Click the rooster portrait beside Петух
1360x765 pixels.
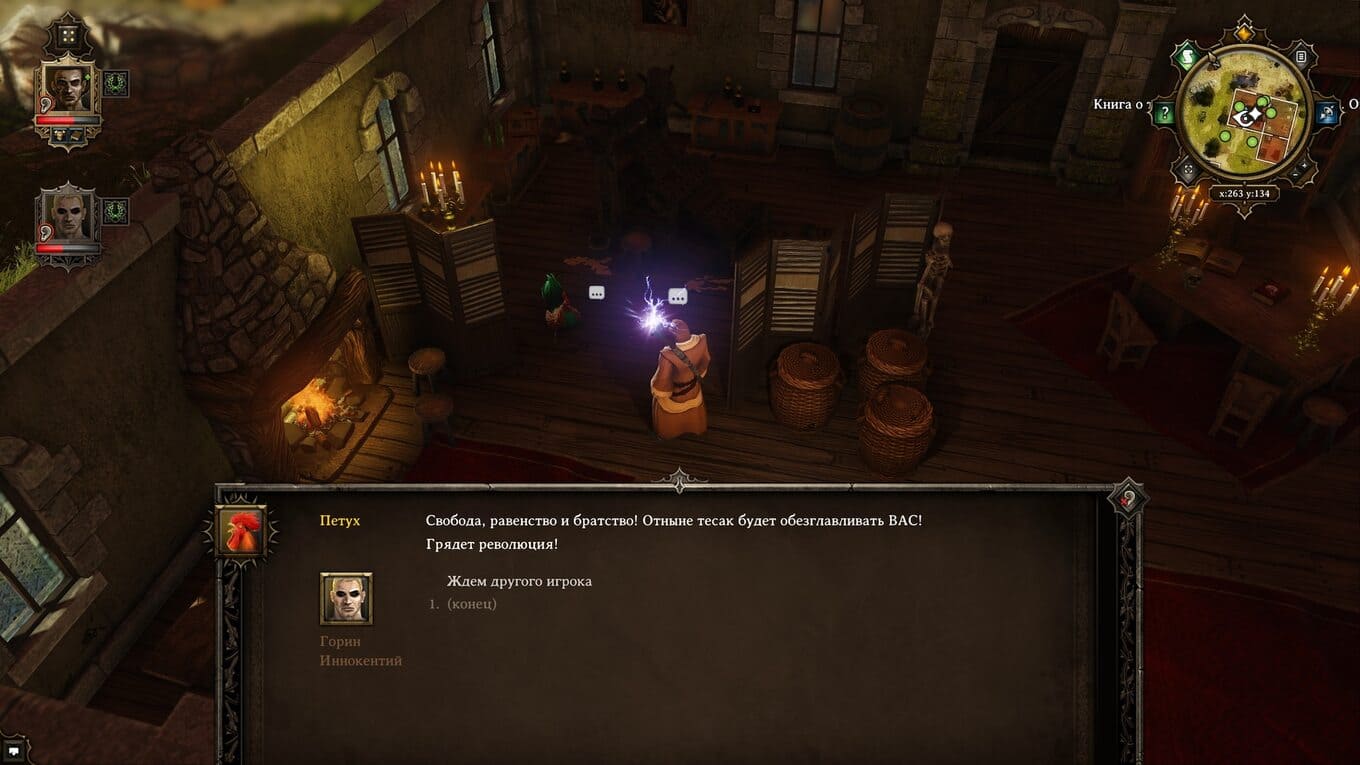(x=241, y=531)
